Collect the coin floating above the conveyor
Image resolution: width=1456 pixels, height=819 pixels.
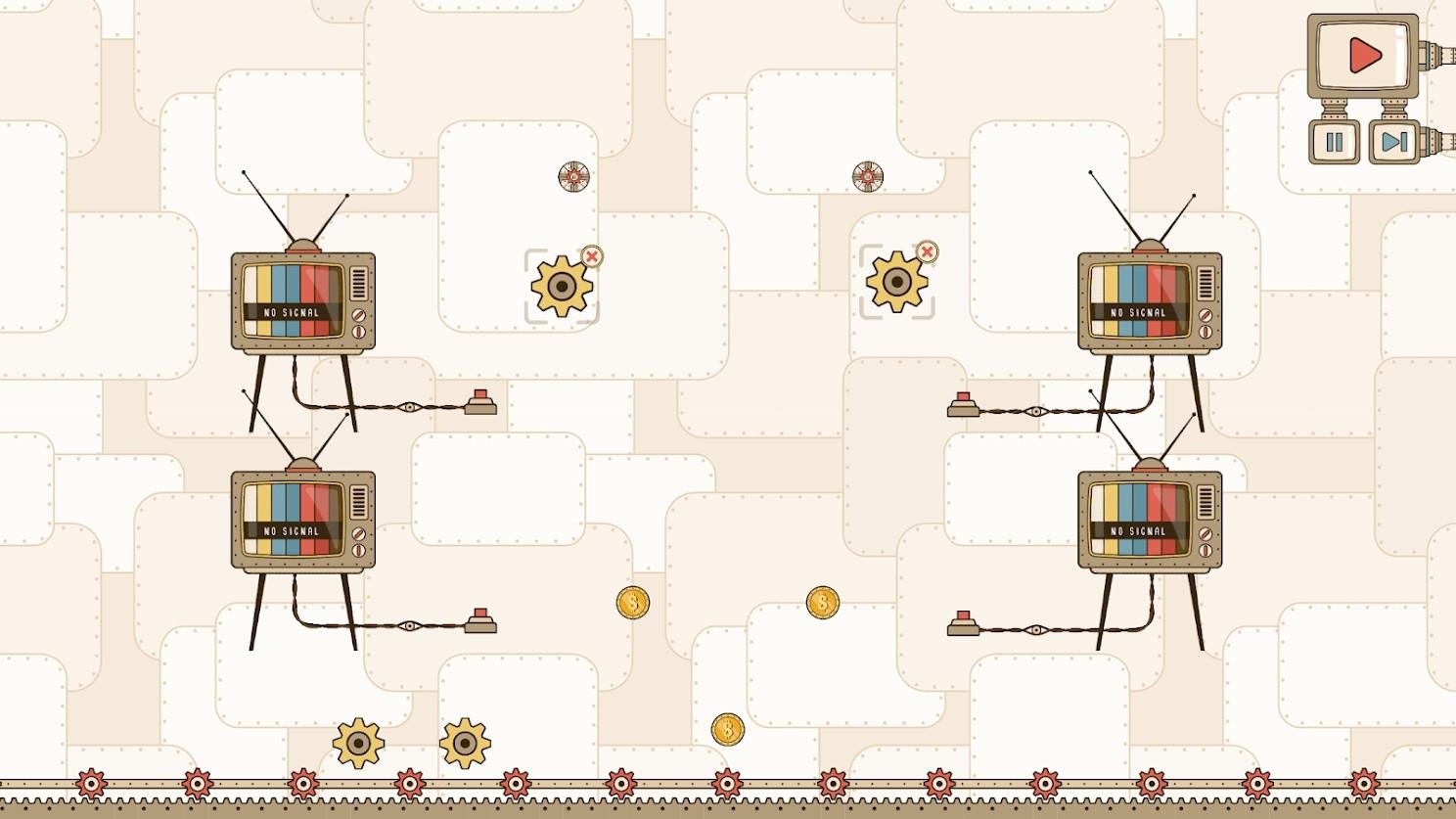[726, 727]
